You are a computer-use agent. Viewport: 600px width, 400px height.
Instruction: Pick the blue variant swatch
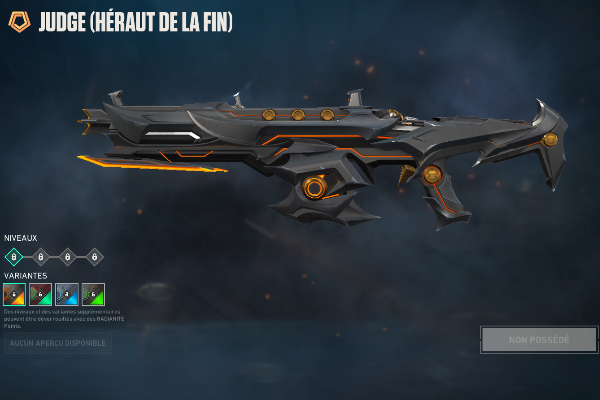67,294
